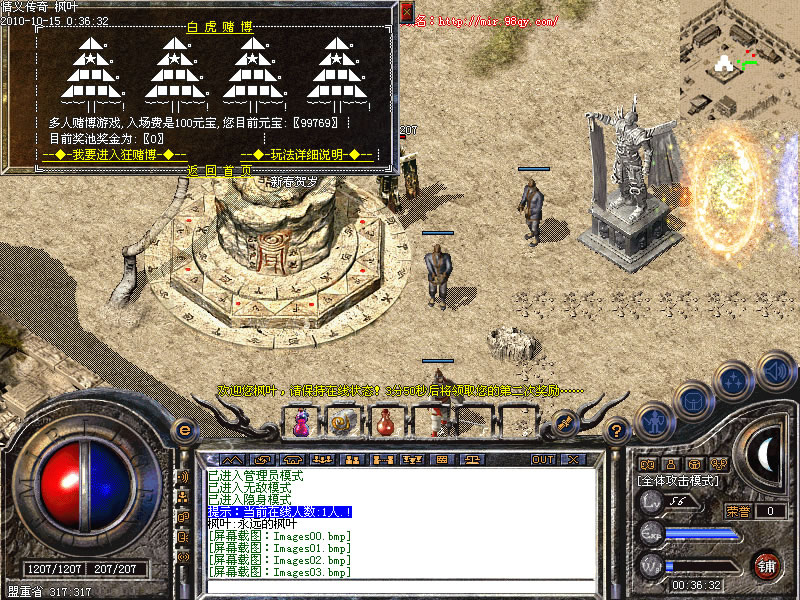This screenshot has width=800, height=600.
Task: Use the red potion hotbar slot
Action: pyautogui.click(x=385, y=424)
